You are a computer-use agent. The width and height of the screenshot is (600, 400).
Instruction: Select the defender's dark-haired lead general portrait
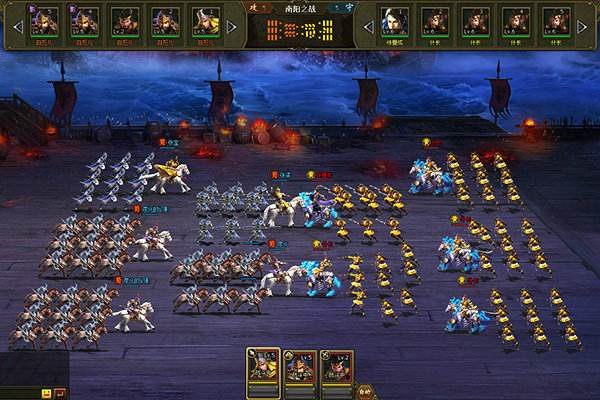click(395, 22)
